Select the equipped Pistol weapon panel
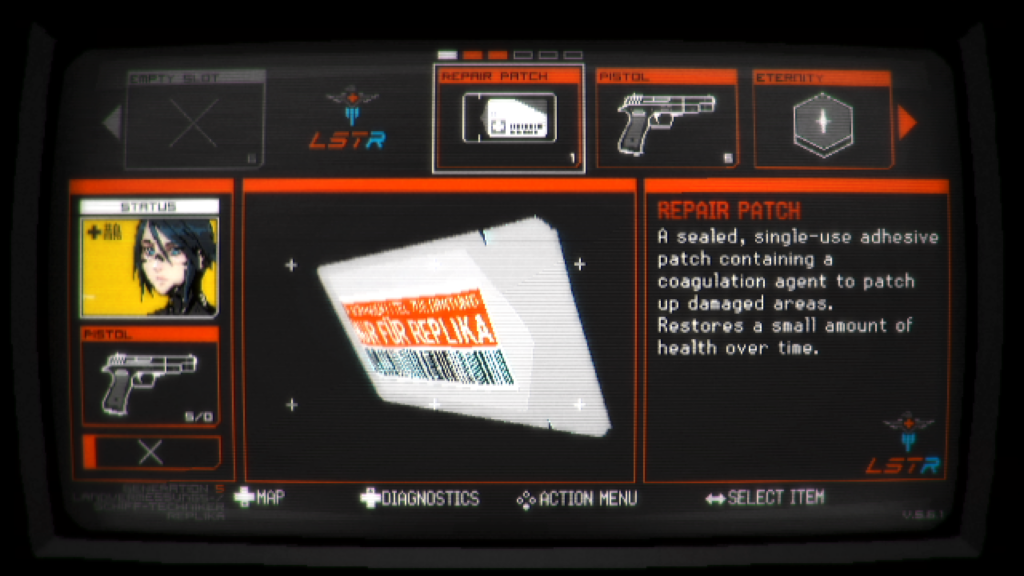This screenshot has width=1024, height=576. [x=149, y=378]
